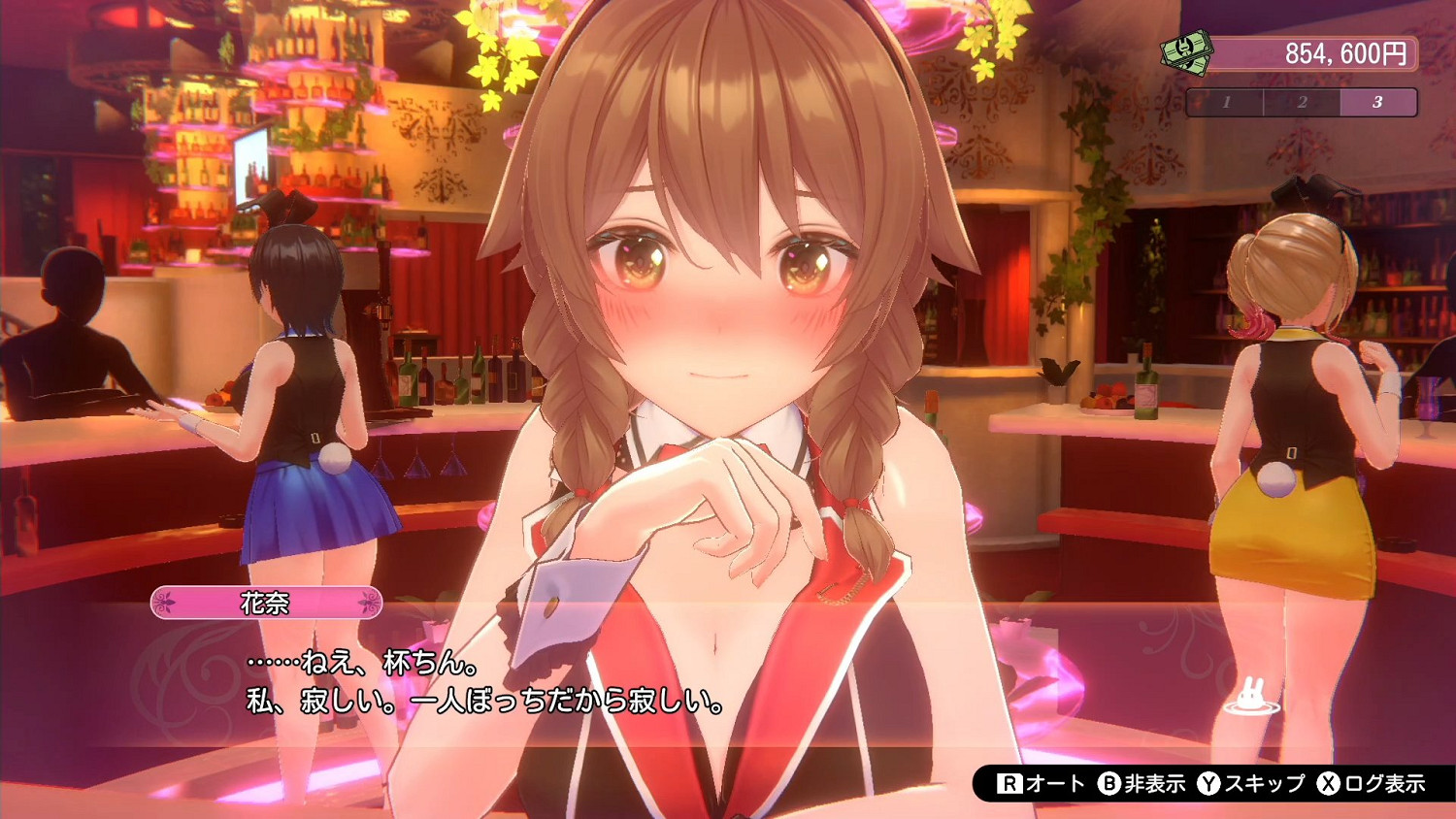
Task: Switch to page 1 tab
Action: click(x=1227, y=101)
